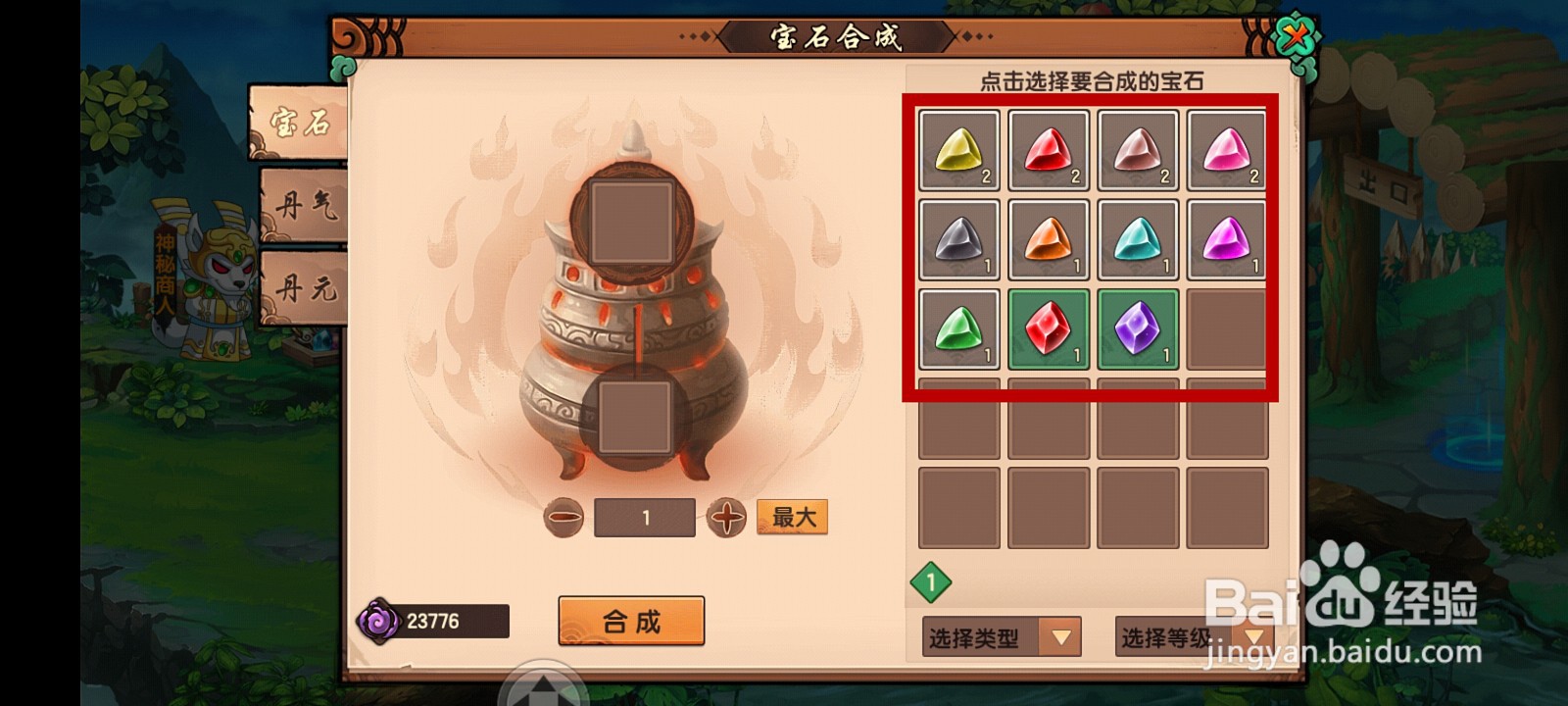This screenshot has width=1568, height=706.
Task: Set quantity with the 最大 button
Action: (x=792, y=517)
